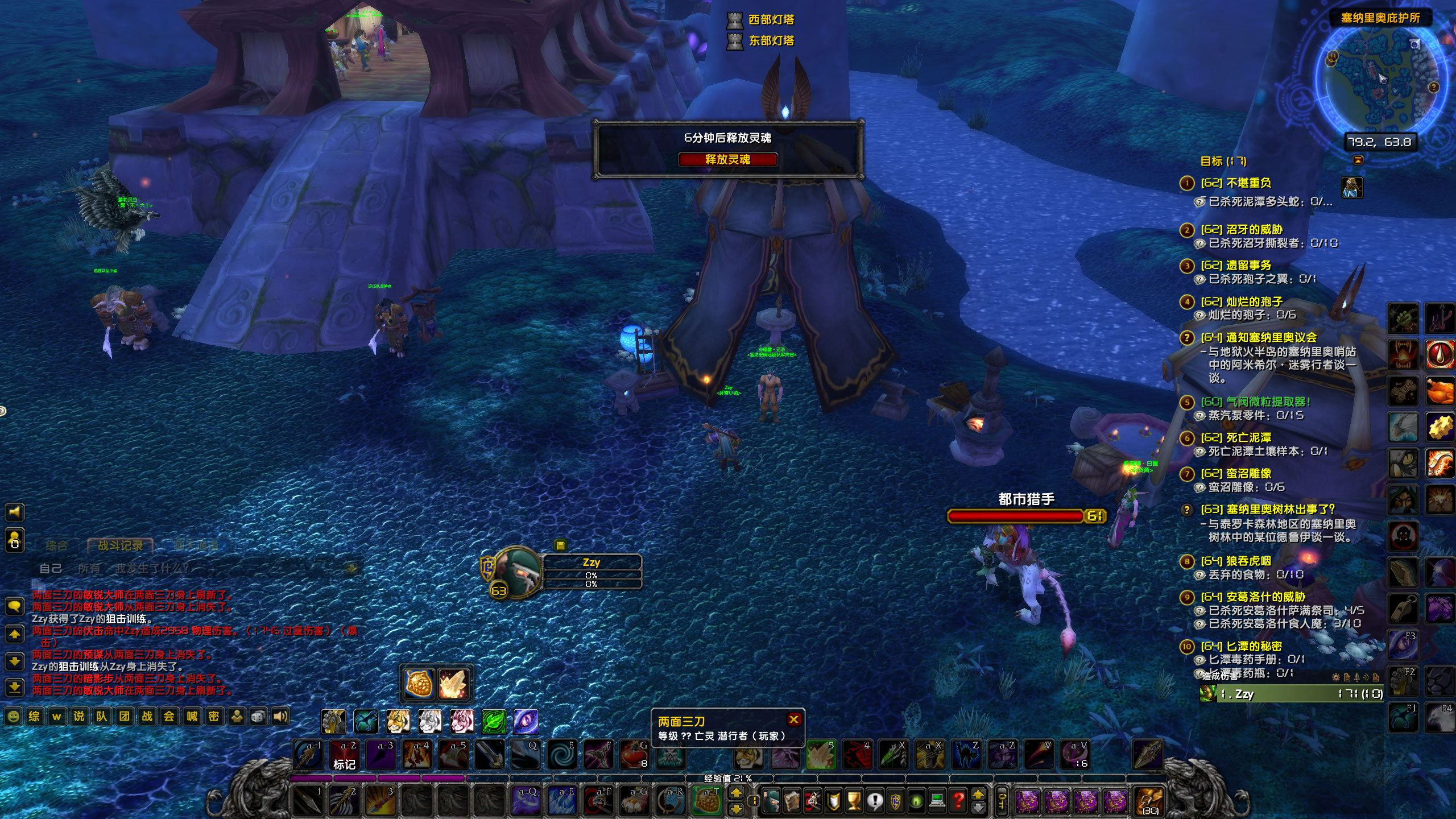Select the 战斗记录 combat log tab
Image resolution: width=1456 pixels, height=819 pixels.
[x=120, y=545]
